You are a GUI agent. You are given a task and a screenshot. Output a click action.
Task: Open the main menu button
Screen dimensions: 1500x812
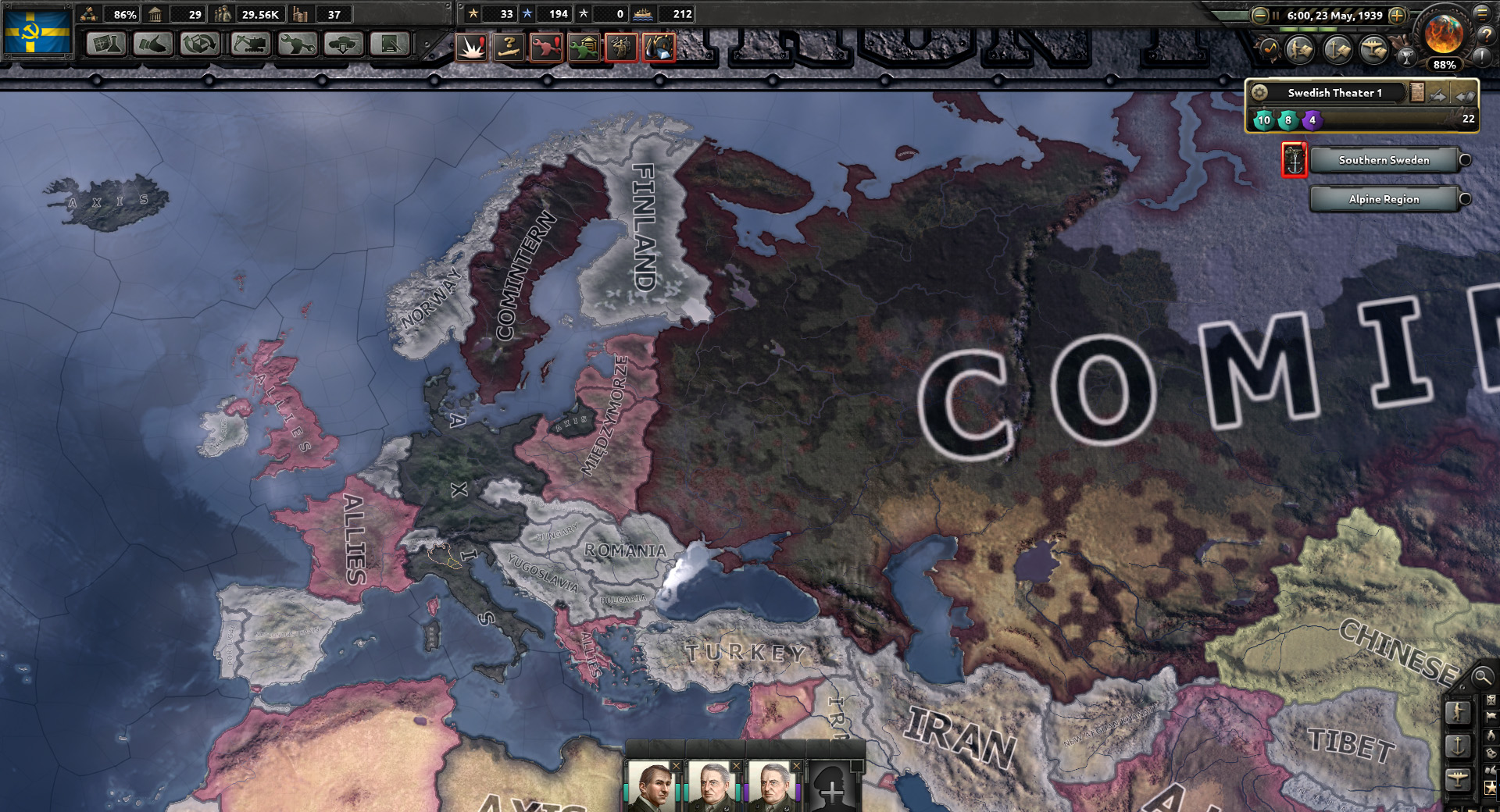pos(1481,12)
